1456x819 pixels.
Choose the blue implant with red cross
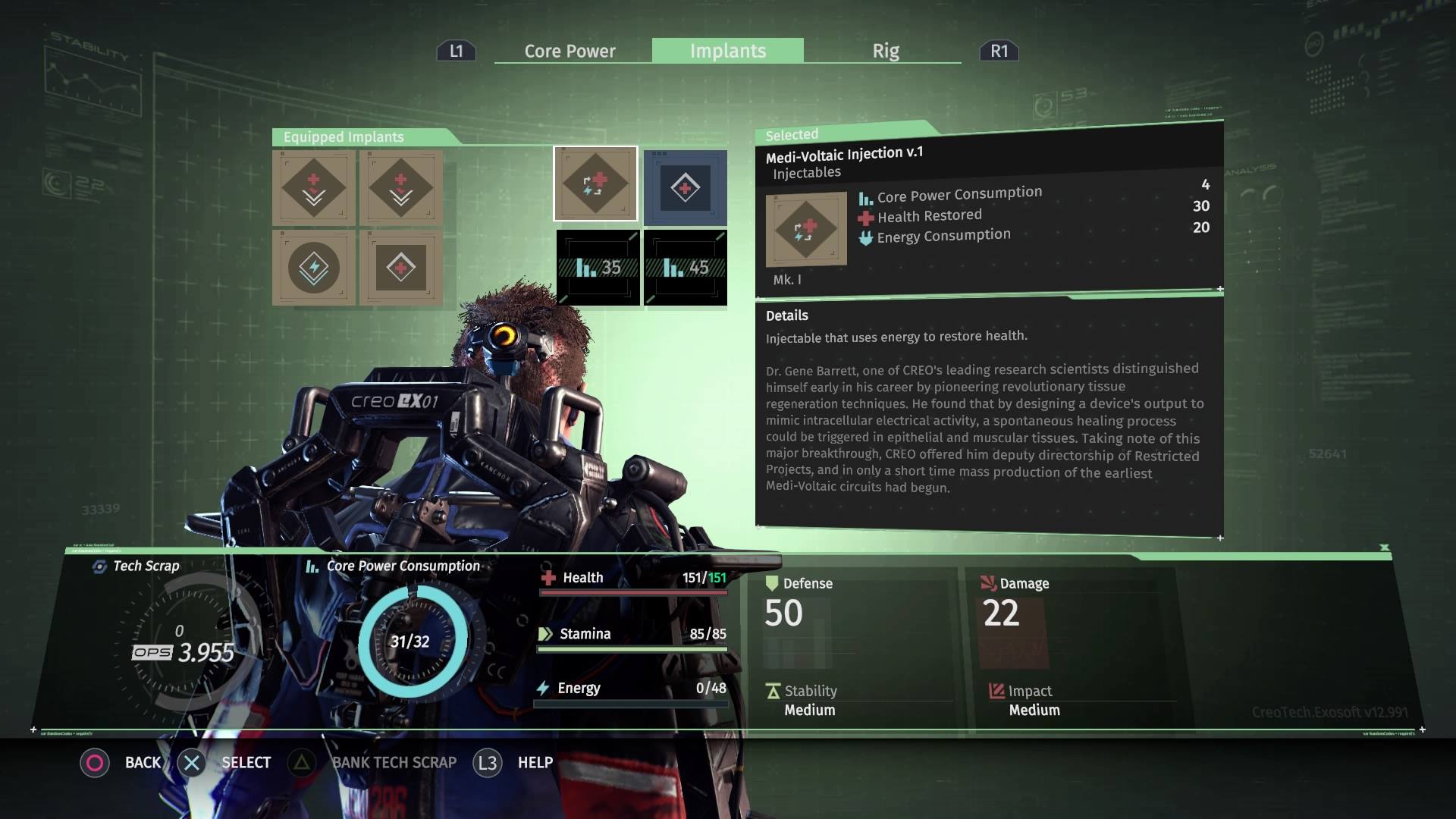tap(685, 187)
